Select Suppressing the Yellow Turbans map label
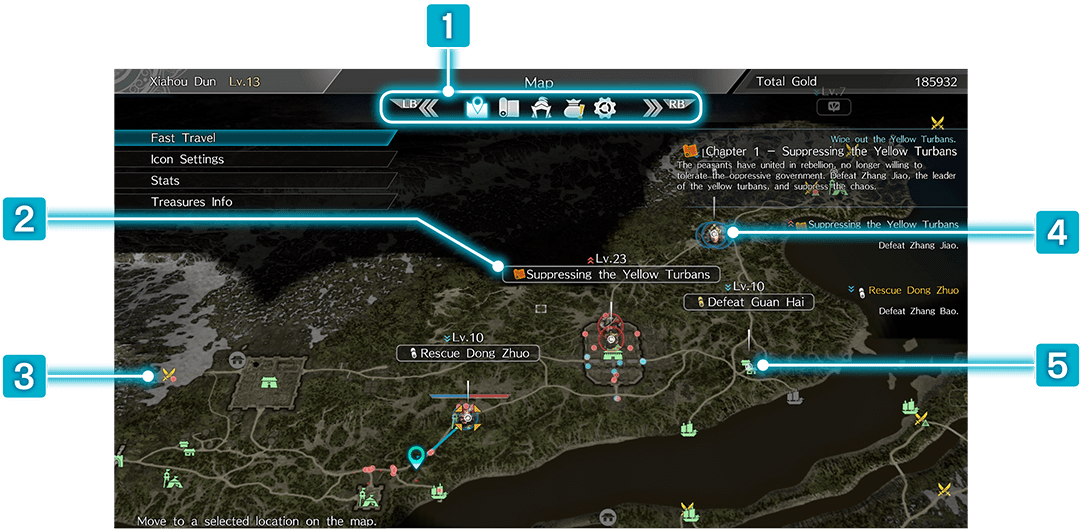1082x529 pixels. point(610,274)
